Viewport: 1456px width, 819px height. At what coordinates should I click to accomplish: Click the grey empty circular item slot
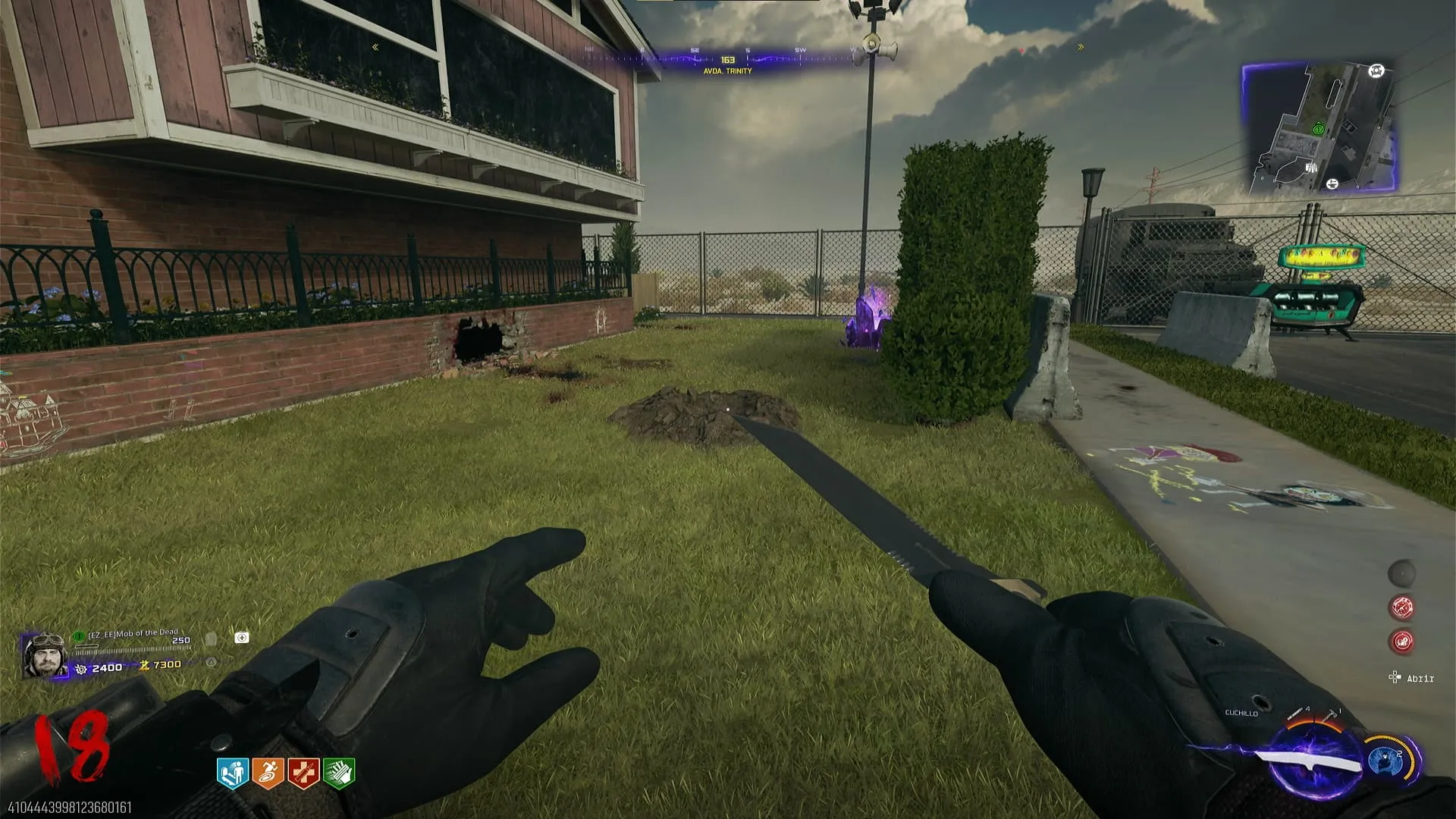click(1402, 573)
